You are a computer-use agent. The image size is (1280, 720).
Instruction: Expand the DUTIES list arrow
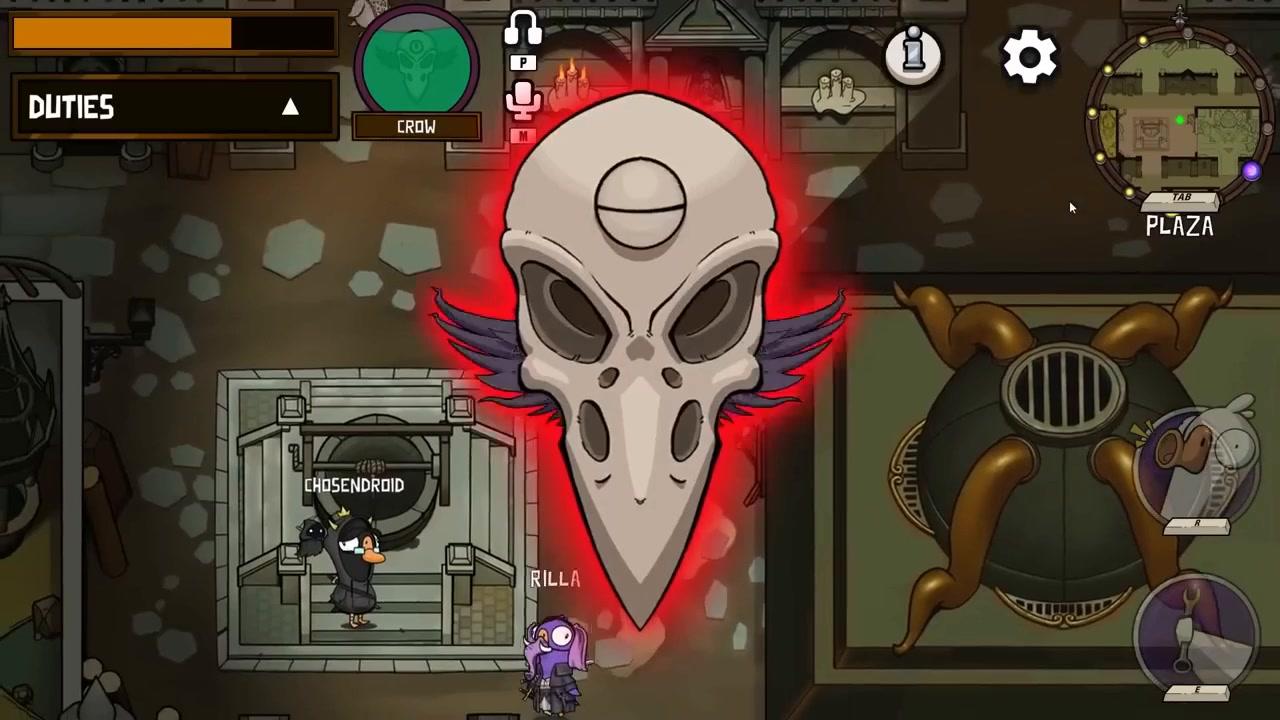[x=290, y=107]
